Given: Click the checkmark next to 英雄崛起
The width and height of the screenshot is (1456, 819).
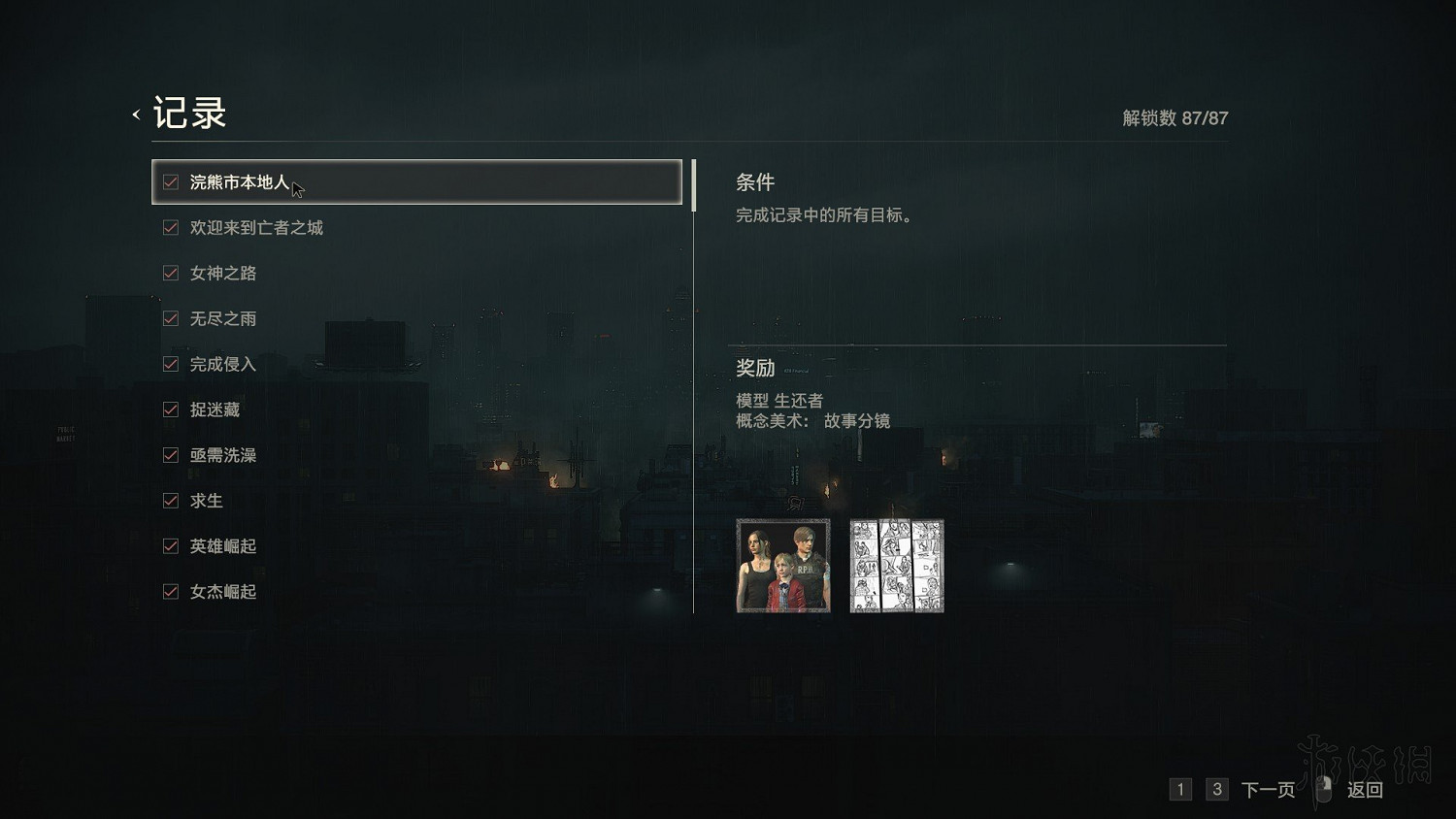Looking at the screenshot, I should pyautogui.click(x=171, y=546).
